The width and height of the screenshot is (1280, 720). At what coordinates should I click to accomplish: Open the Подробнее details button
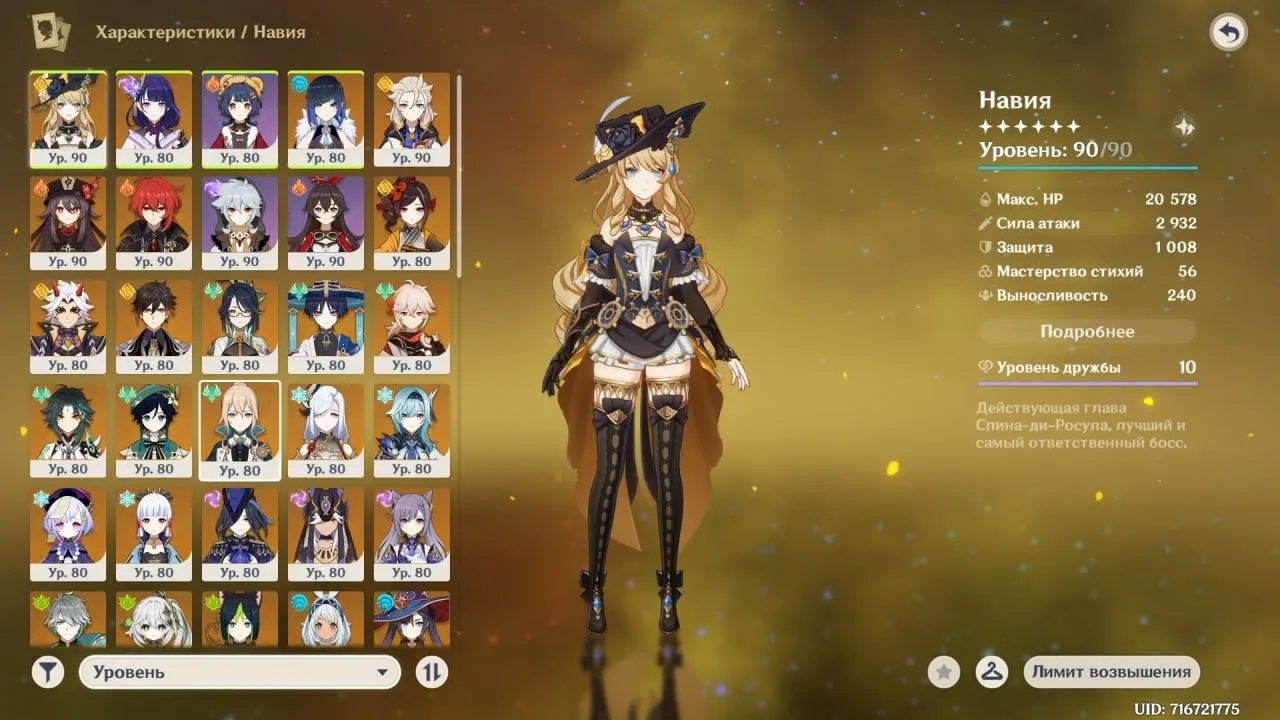pyautogui.click(x=1087, y=331)
